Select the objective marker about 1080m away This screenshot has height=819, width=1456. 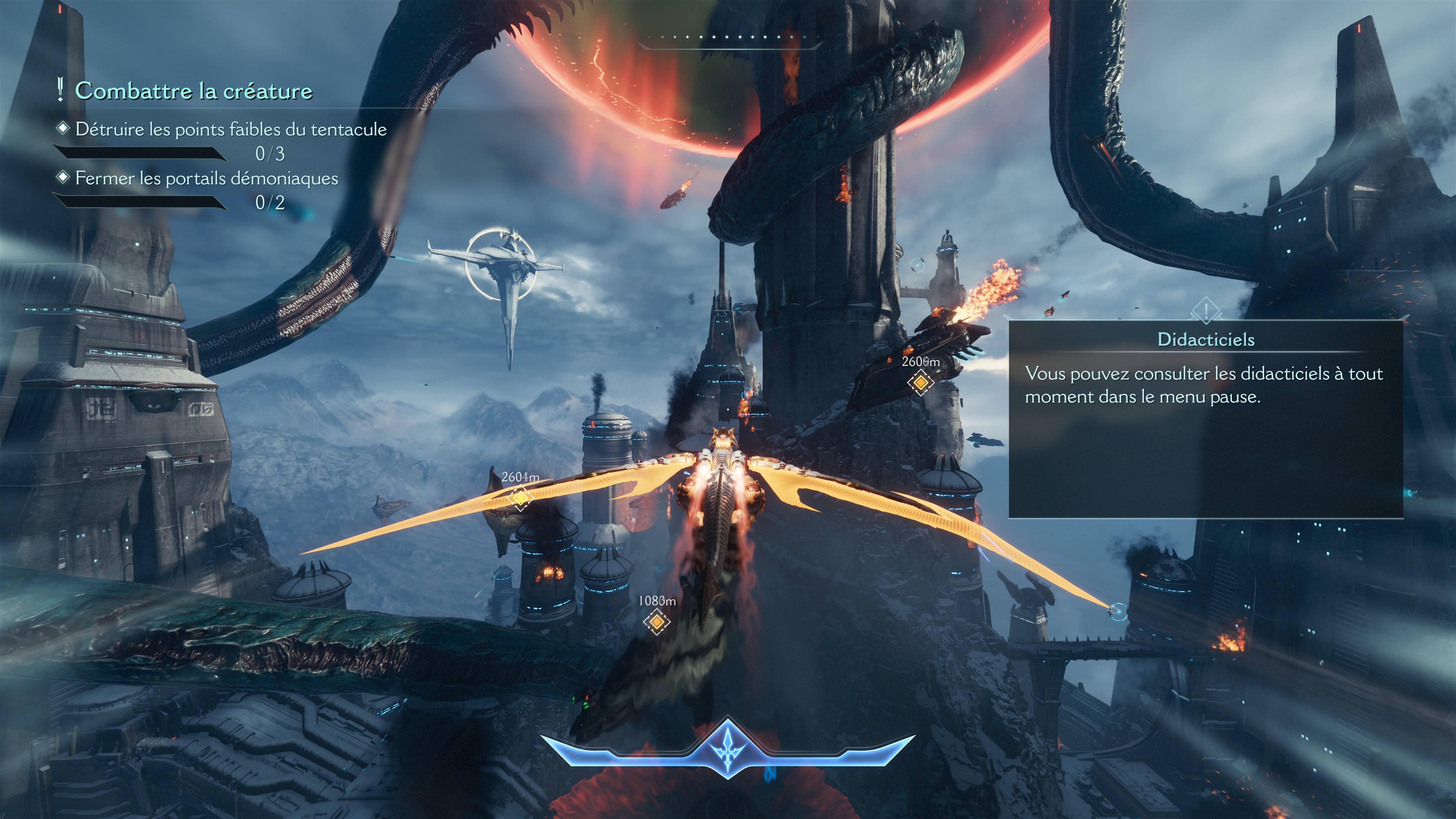tap(656, 621)
